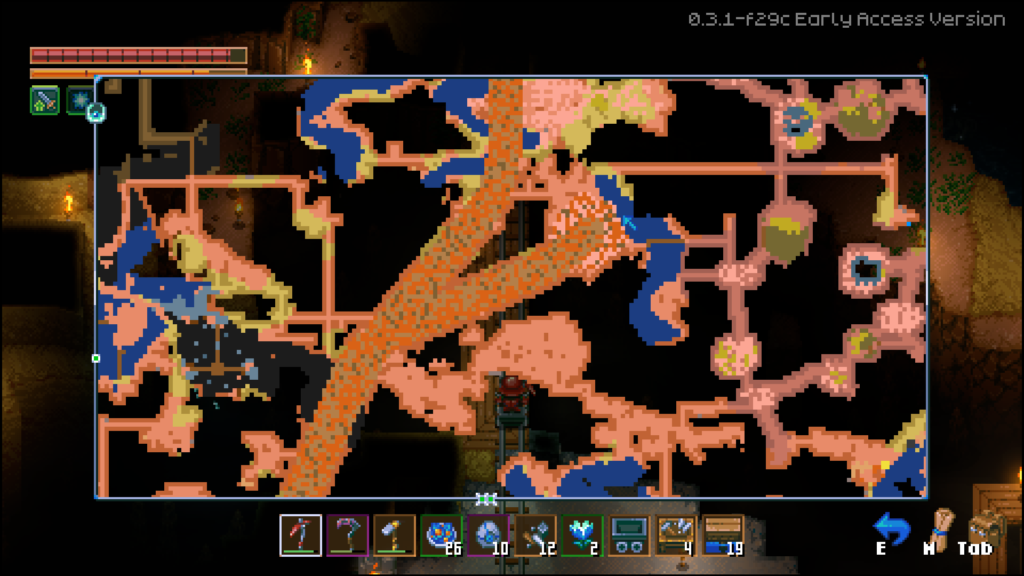Pick the wooden item stack of 19
This screenshot has height=576, width=1024.
pos(723,535)
